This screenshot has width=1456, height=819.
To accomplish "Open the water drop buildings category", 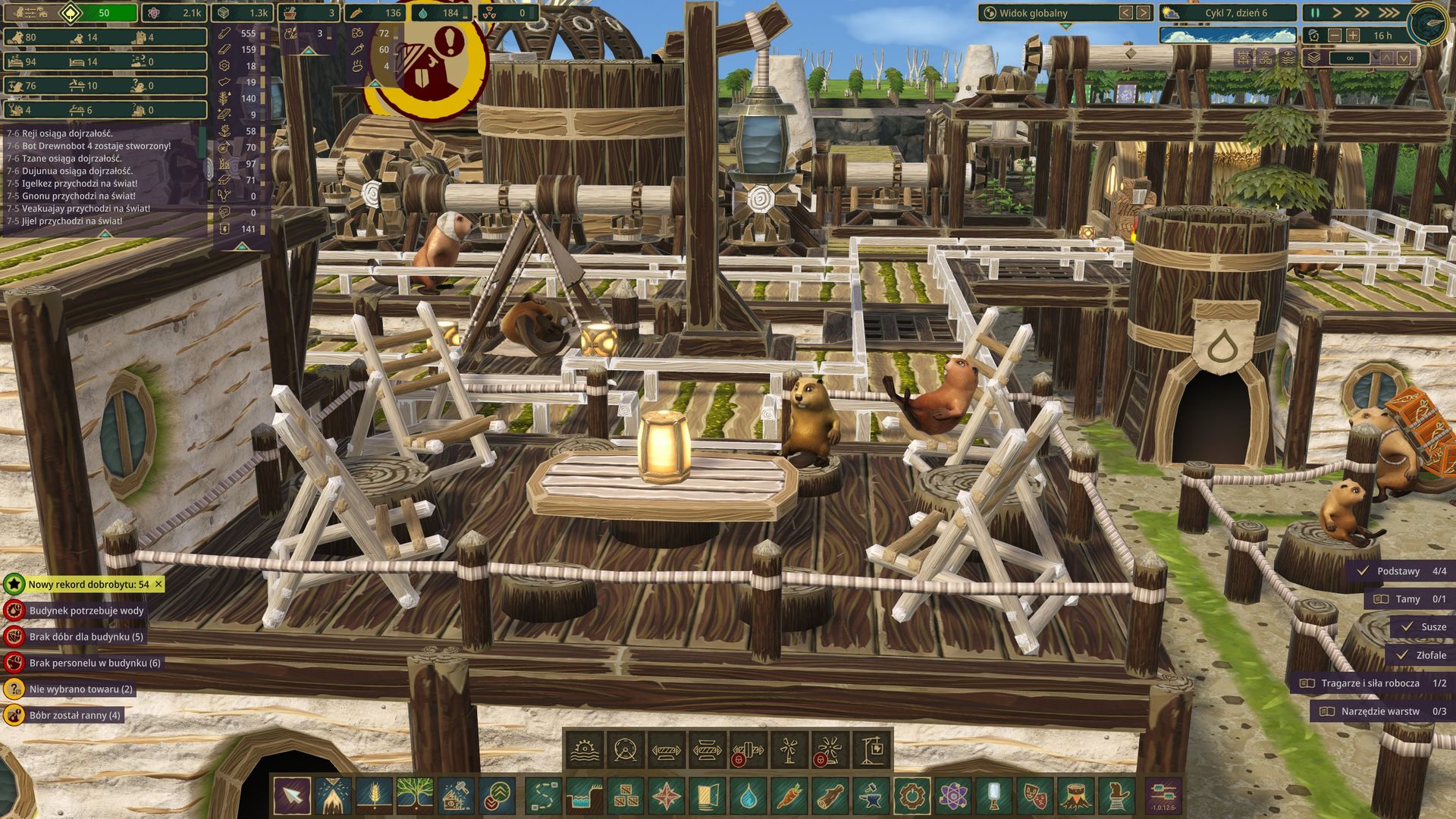I will click(x=748, y=795).
